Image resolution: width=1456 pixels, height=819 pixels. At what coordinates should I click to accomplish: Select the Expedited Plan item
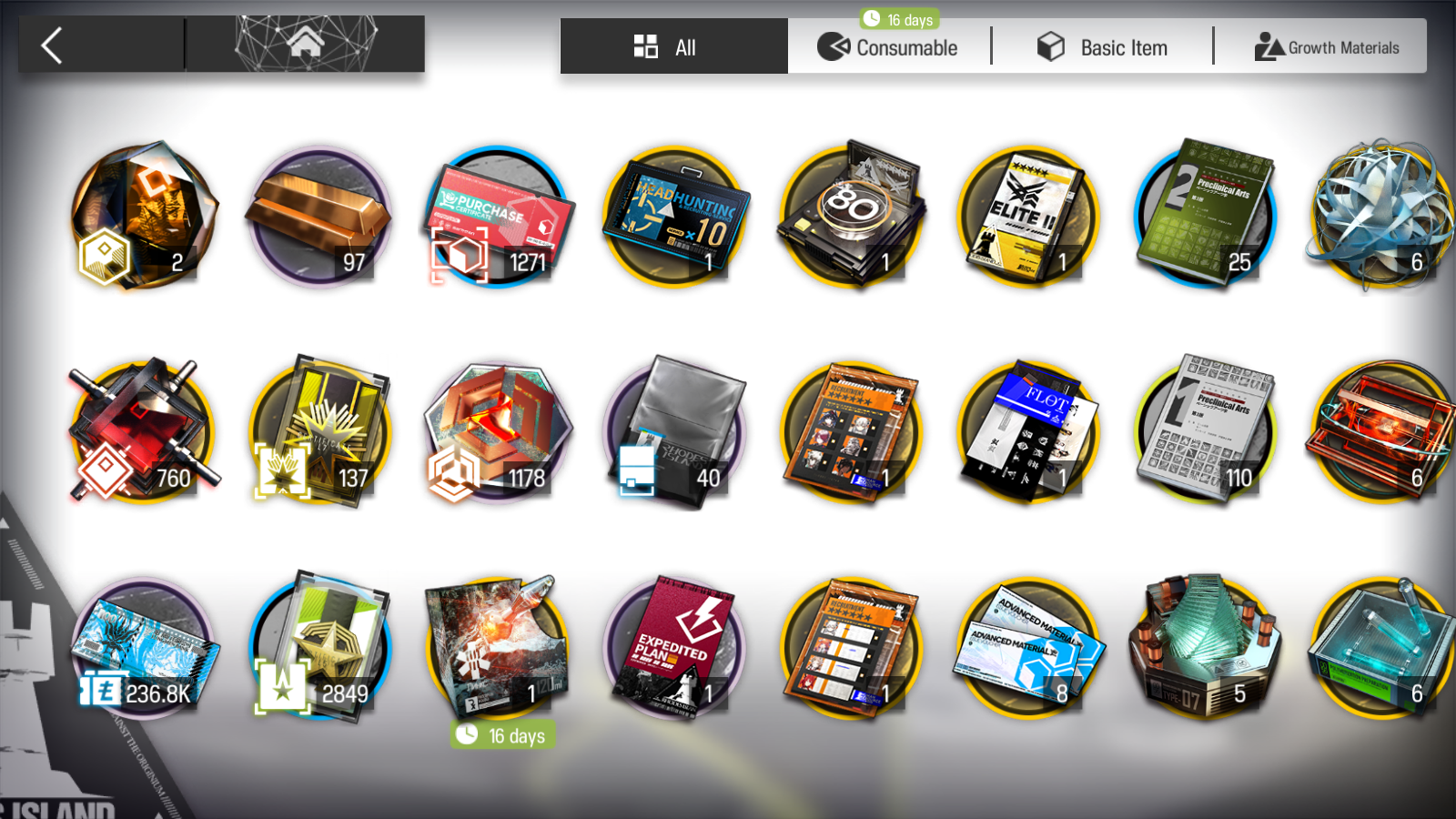[x=674, y=648]
